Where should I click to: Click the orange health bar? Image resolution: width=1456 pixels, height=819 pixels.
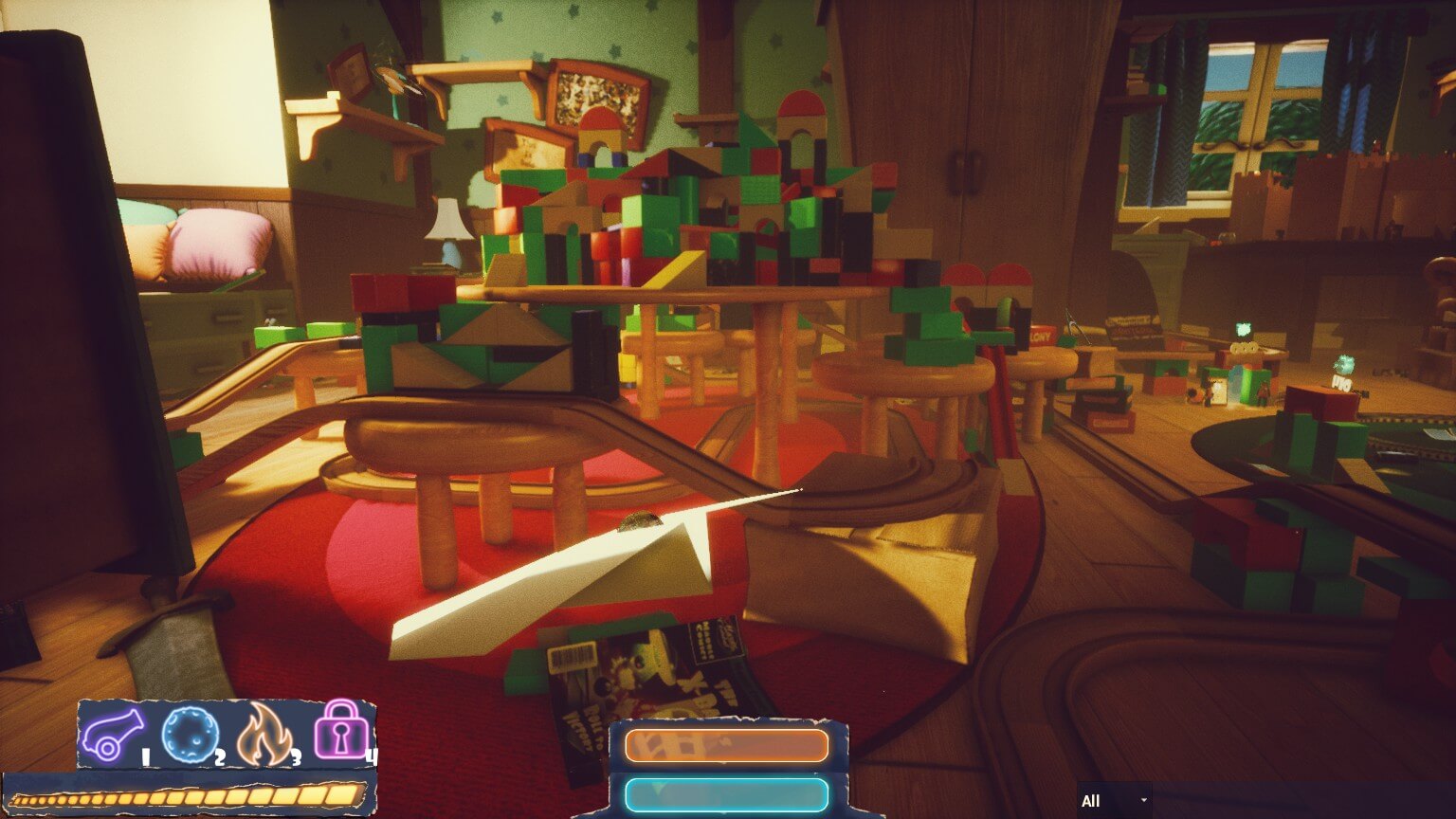[725, 747]
